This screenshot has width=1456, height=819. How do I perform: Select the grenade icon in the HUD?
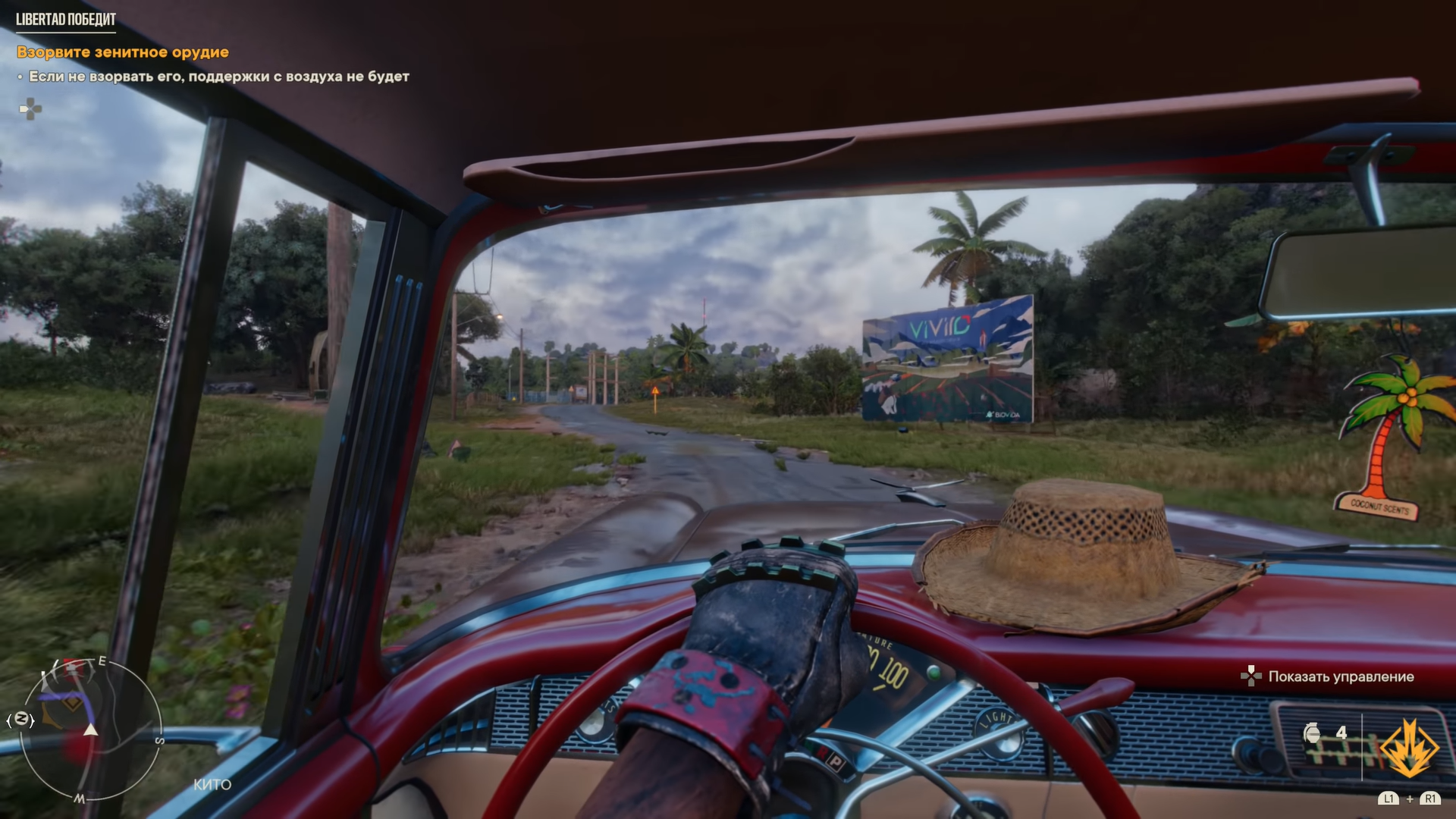point(1312,733)
